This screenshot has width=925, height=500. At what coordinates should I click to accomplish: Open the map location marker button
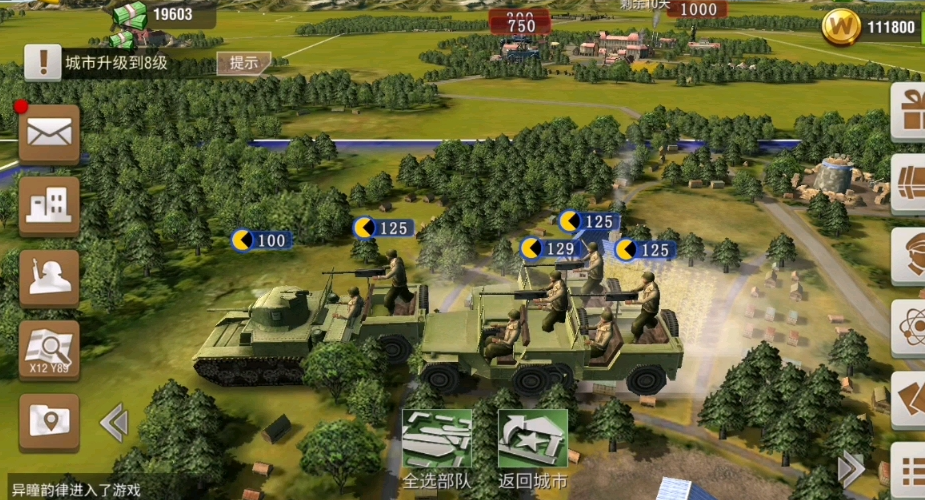(49, 420)
